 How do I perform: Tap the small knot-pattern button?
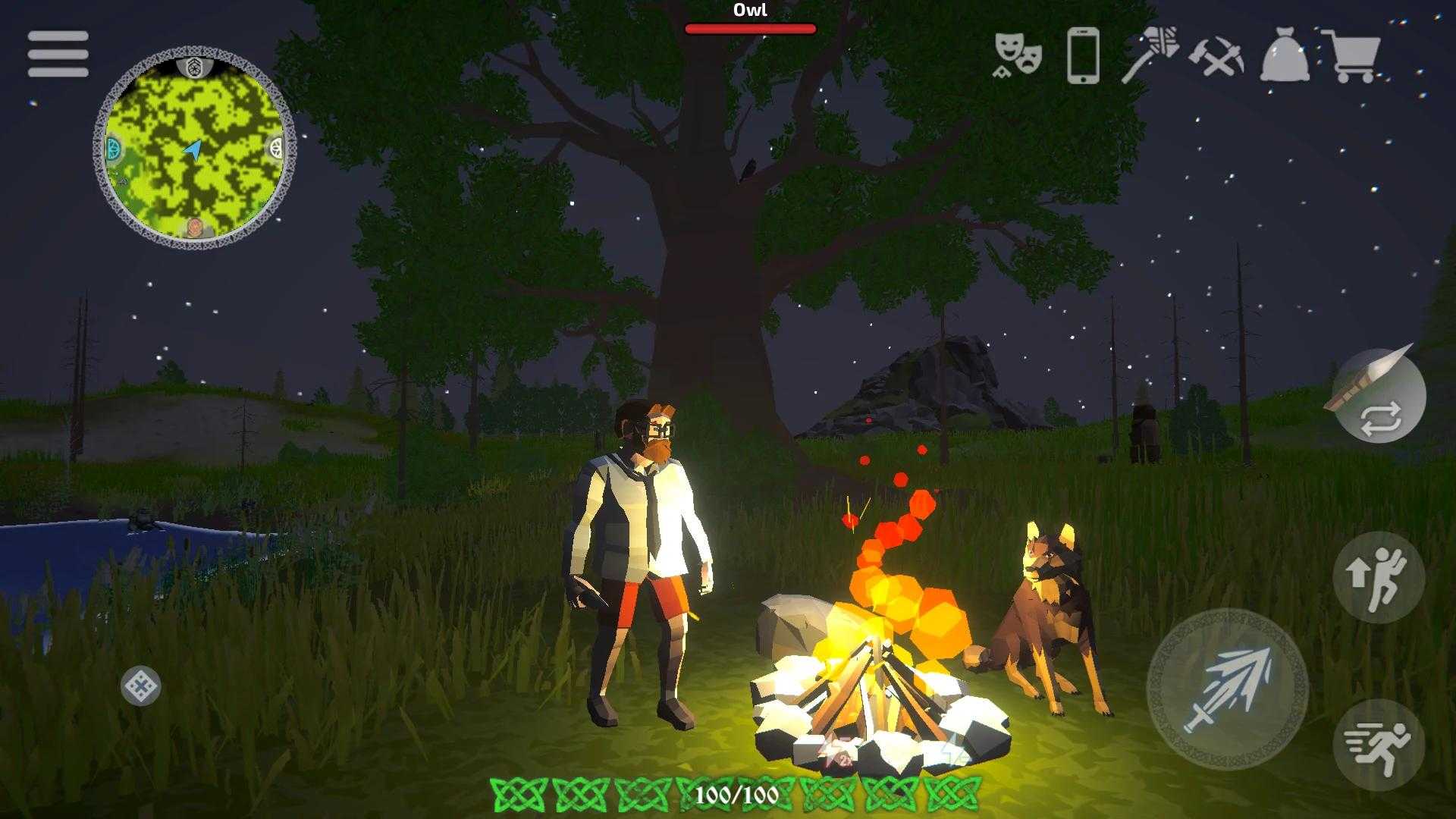coord(141,686)
